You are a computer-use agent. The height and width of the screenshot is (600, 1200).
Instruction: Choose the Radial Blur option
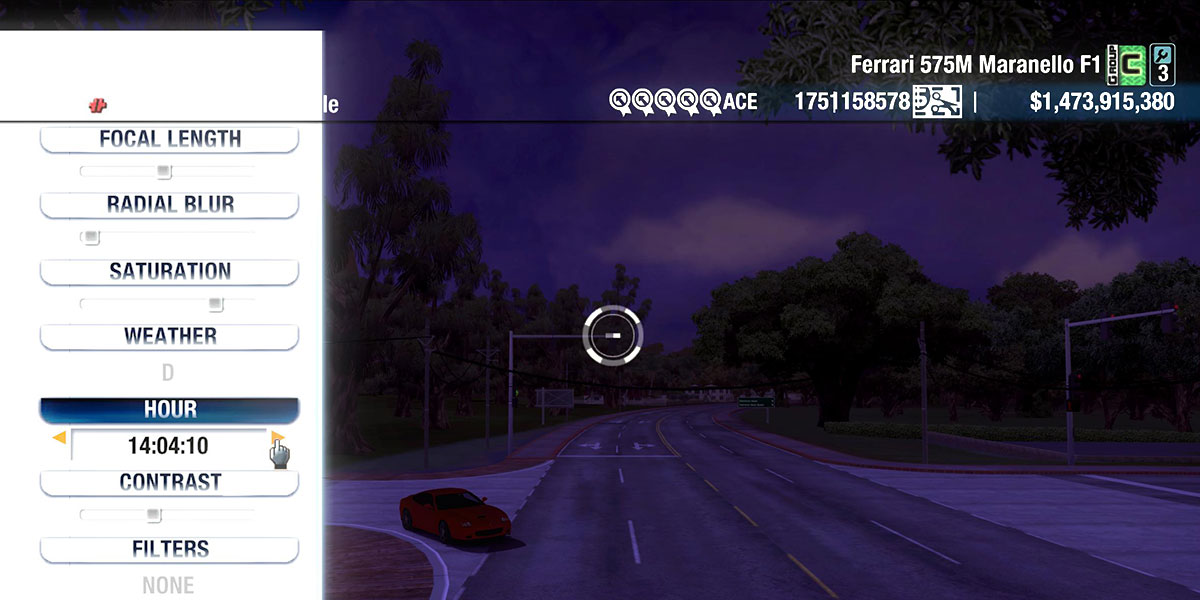point(169,205)
